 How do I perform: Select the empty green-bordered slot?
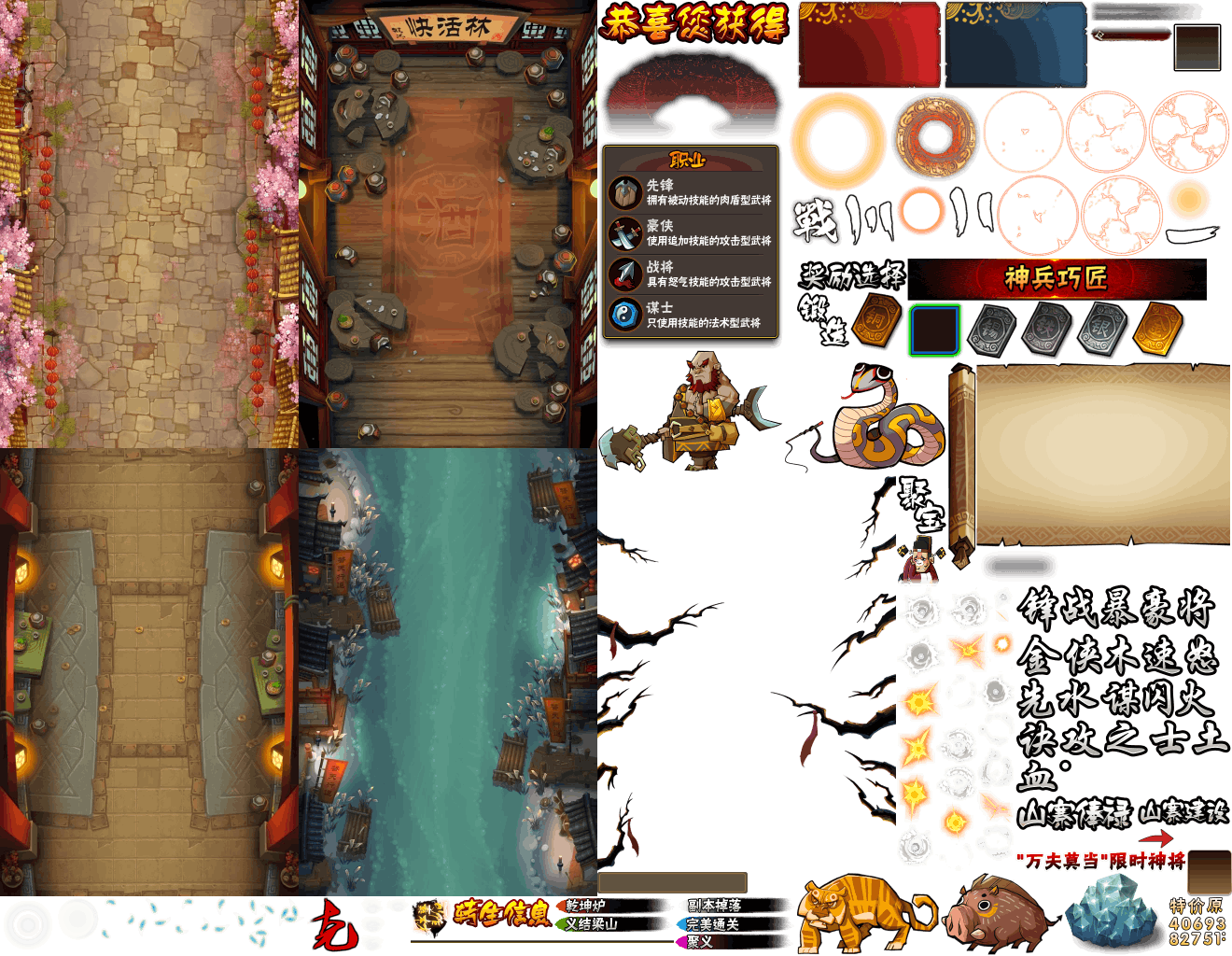(934, 330)
